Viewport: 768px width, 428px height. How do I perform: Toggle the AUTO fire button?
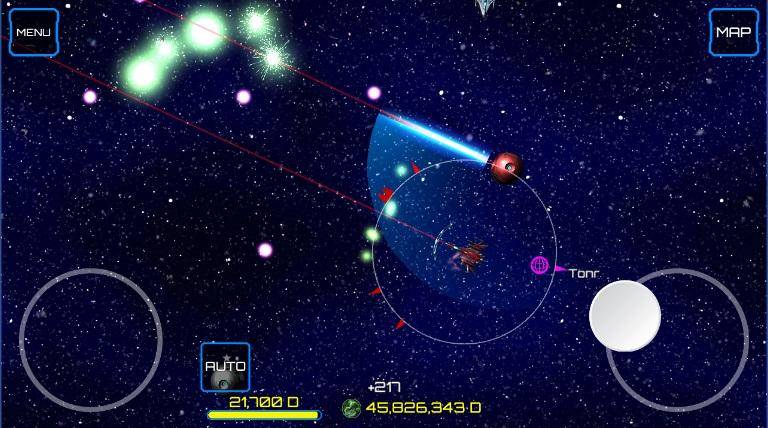coord(225,367)
